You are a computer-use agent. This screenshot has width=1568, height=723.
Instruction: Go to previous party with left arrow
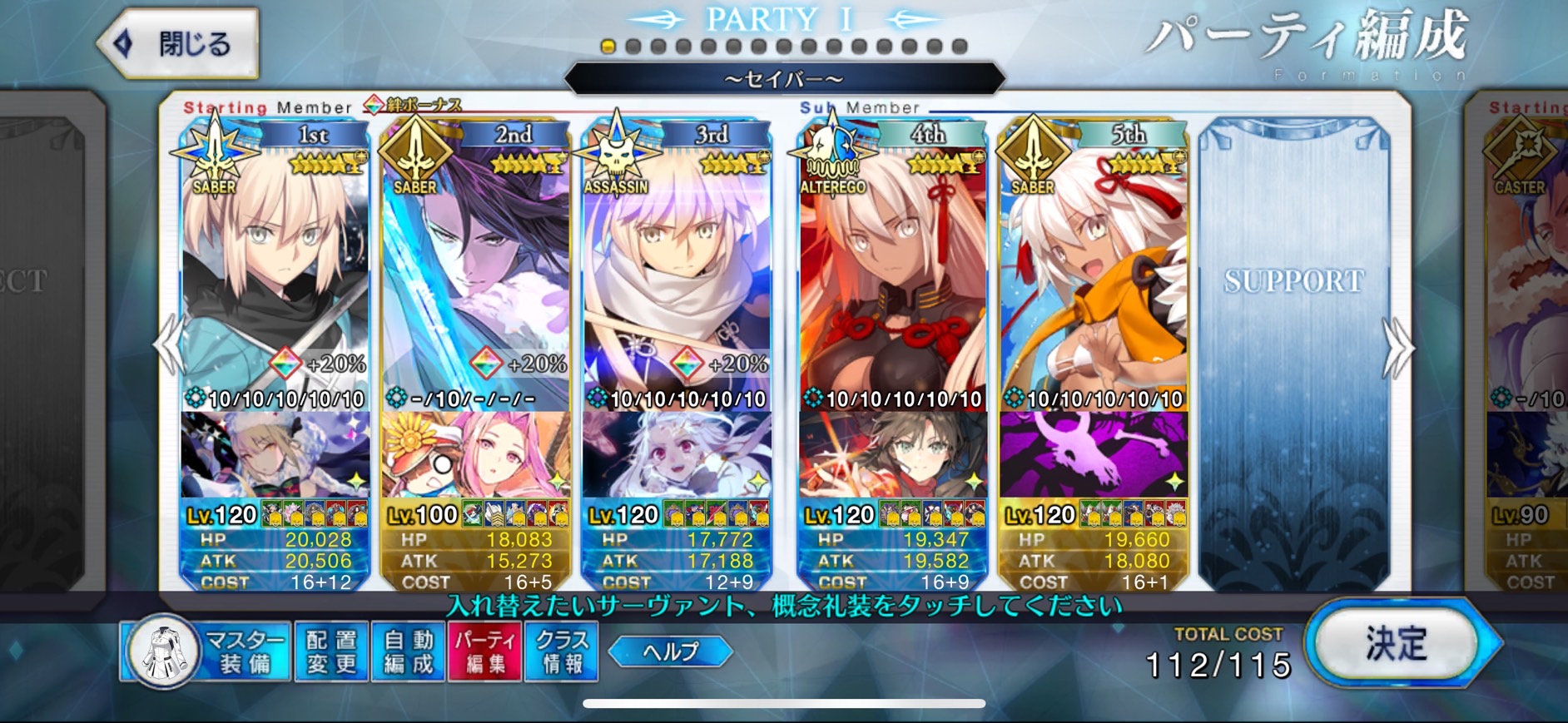click(x=170, y=344)
